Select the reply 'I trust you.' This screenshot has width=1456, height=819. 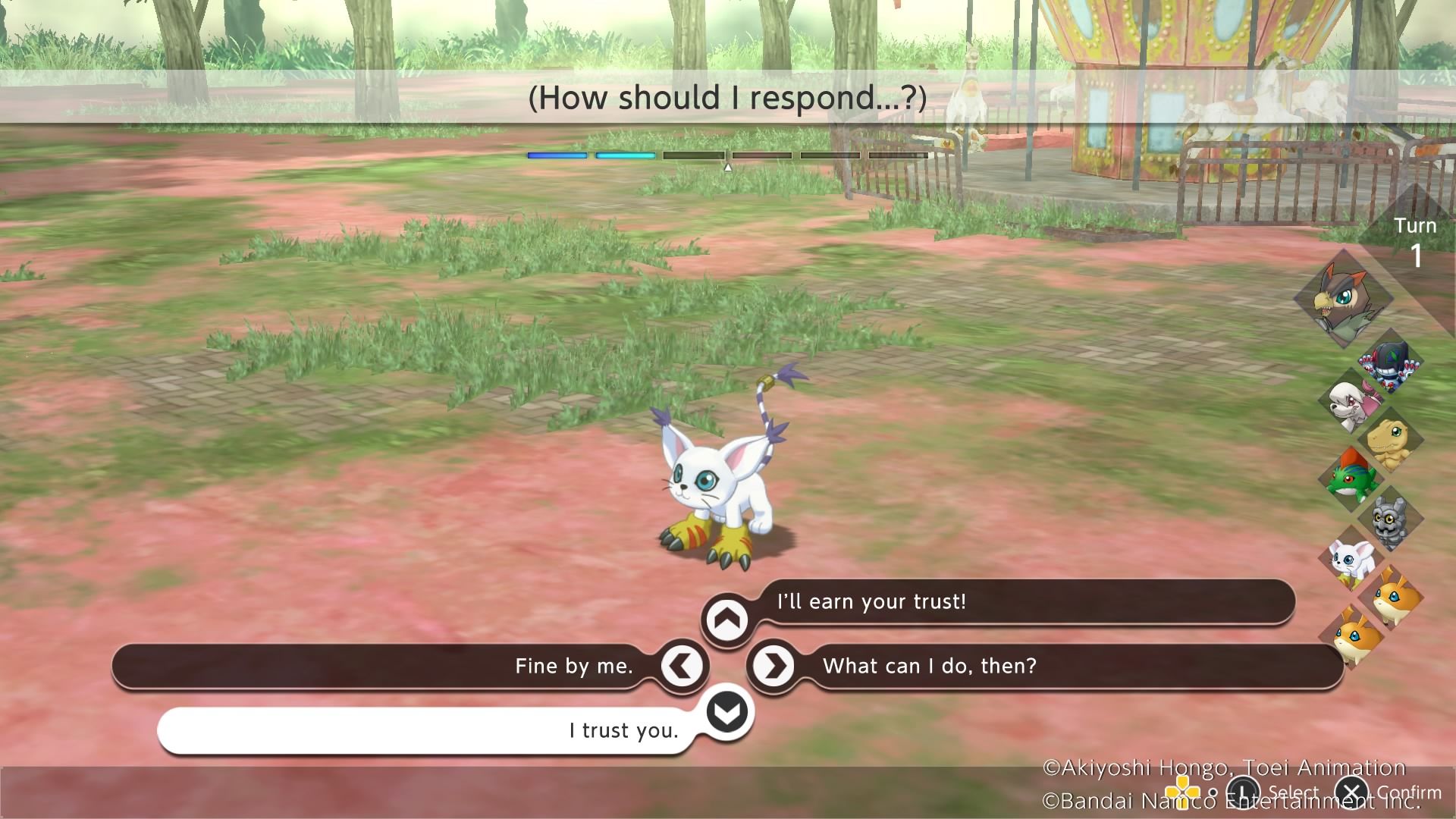coord(622,730)
